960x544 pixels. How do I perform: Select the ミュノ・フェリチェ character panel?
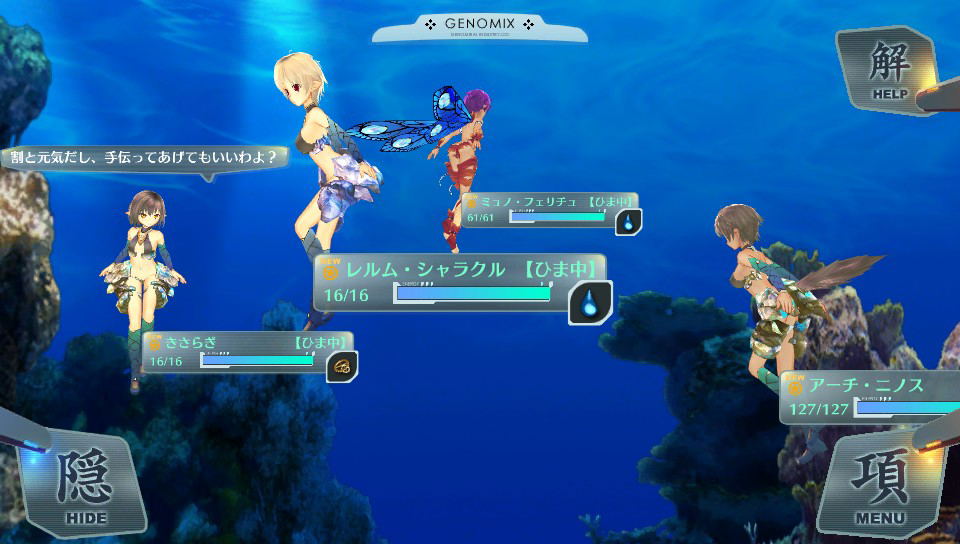(x=540, y=209)
